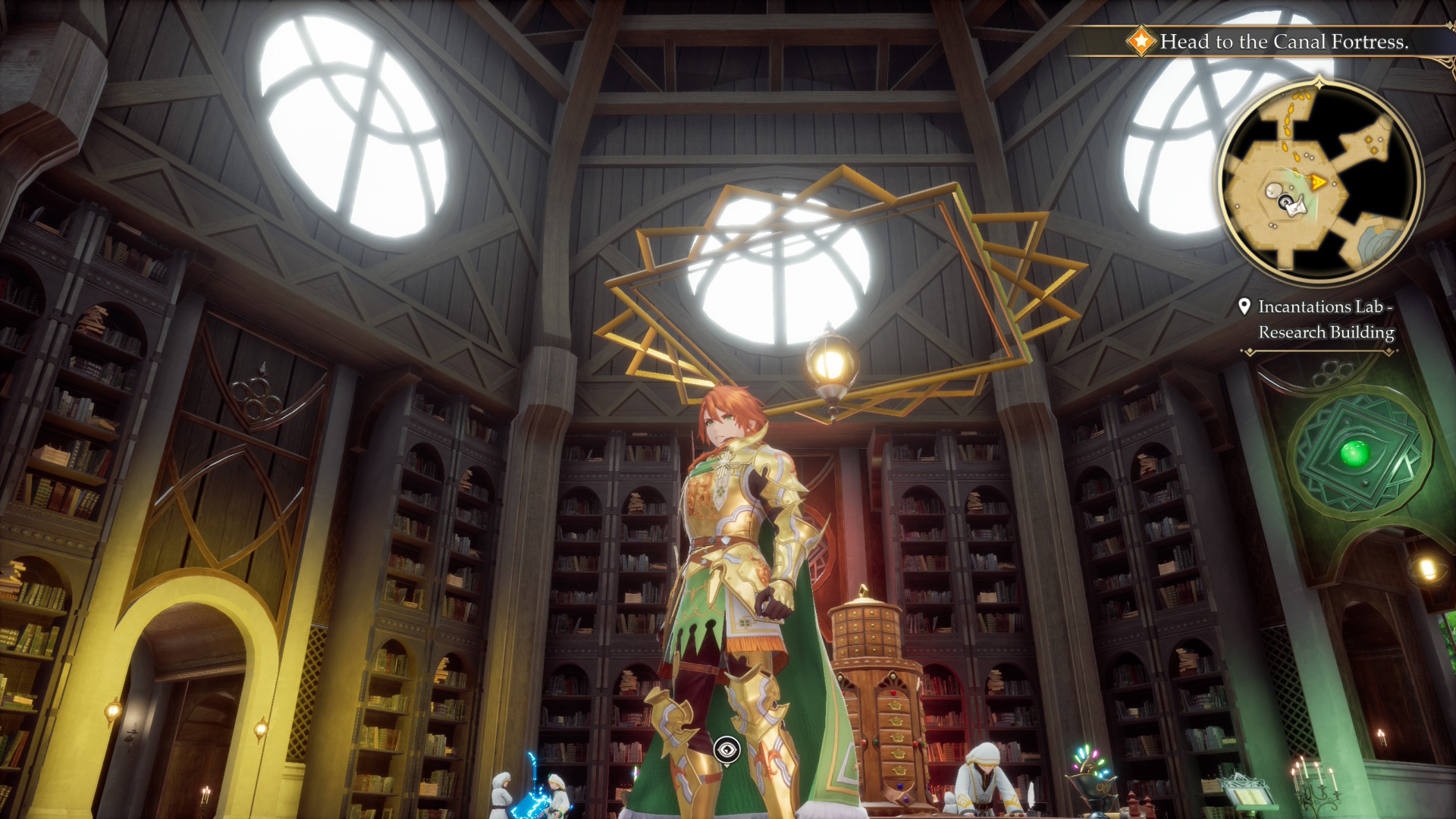Select the Incantations Lab location label
Screen dimensions: 1456x819
point(1325,319)
